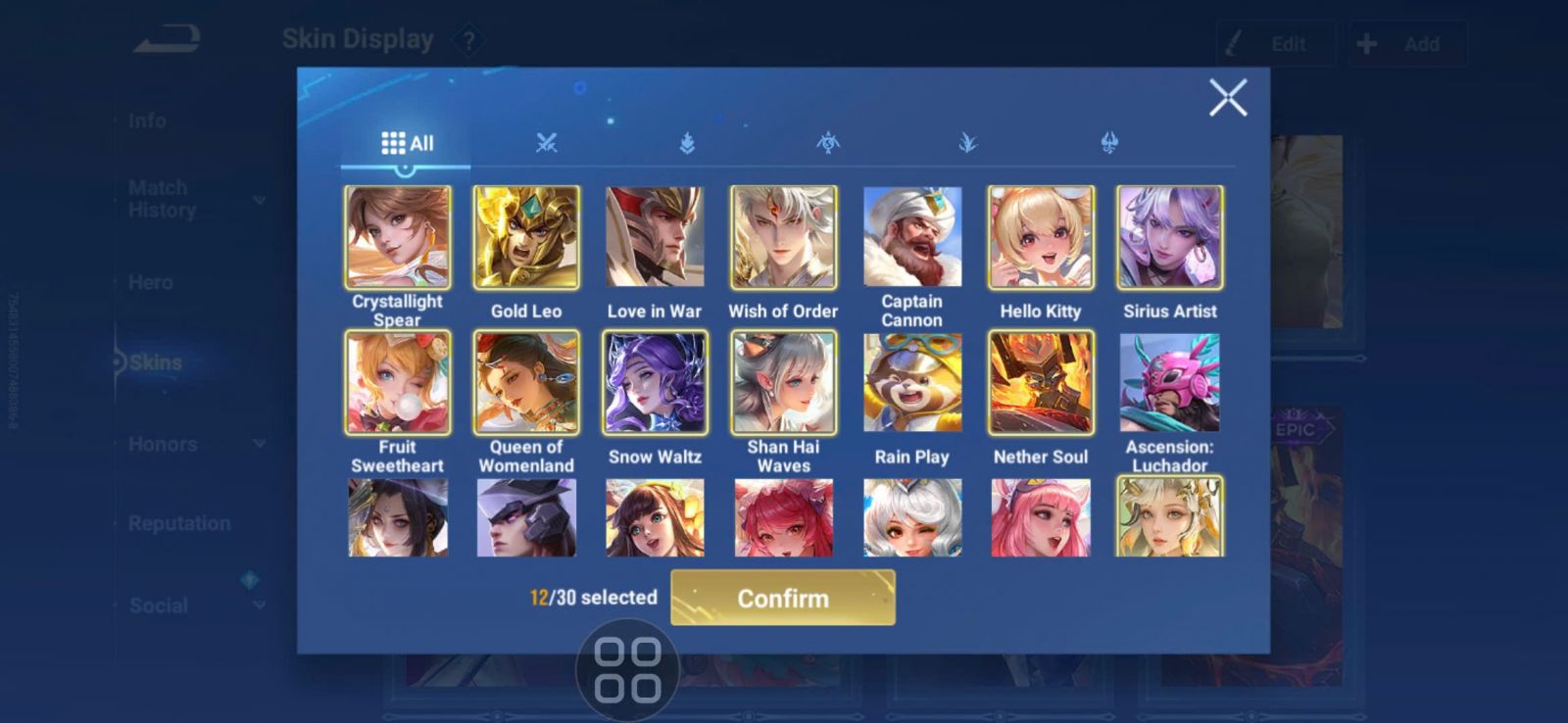Pick the Ascension: Luchador skin
Viewport: 1568px width, 723px height.
1170,382
